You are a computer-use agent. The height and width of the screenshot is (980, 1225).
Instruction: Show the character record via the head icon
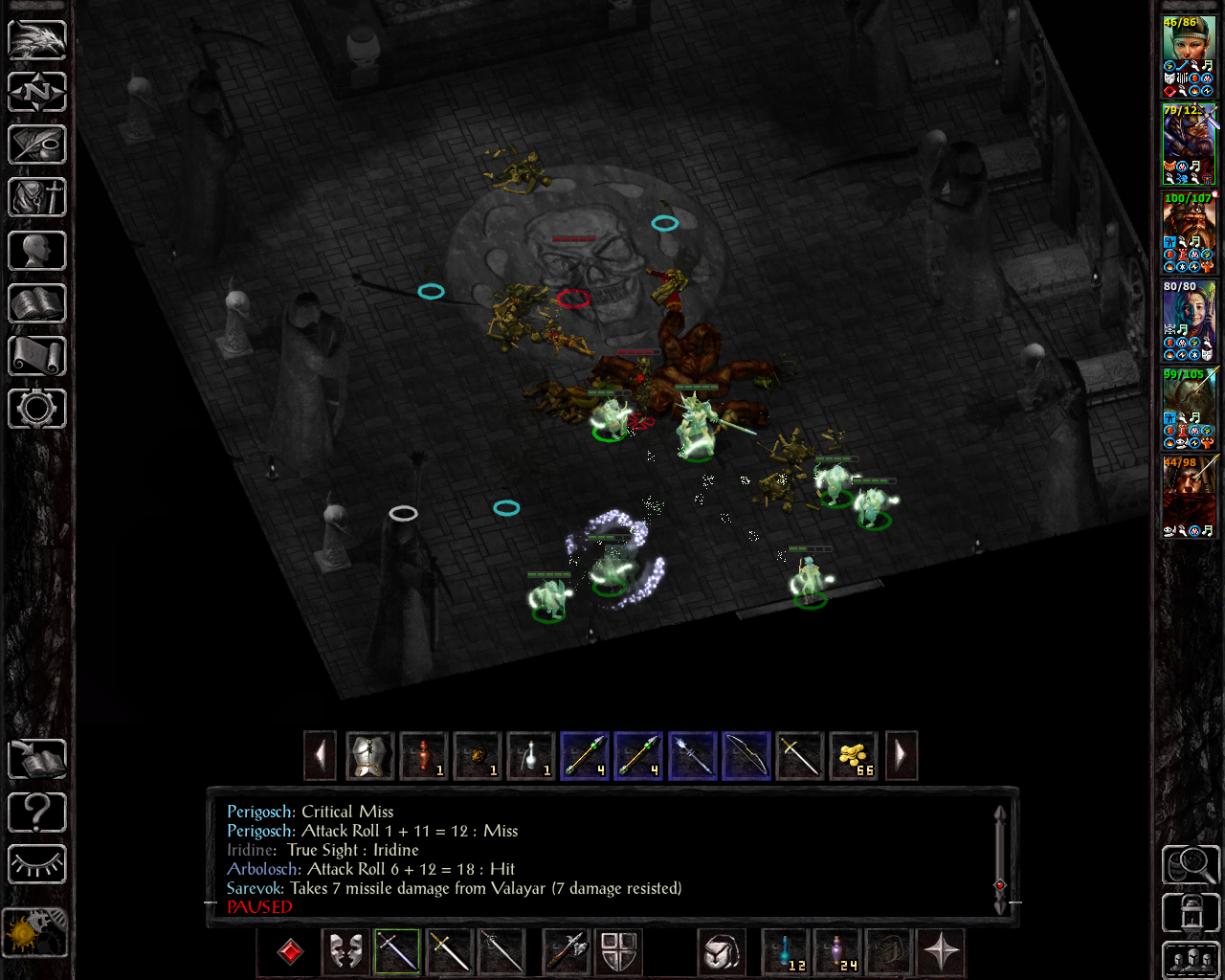37,251
